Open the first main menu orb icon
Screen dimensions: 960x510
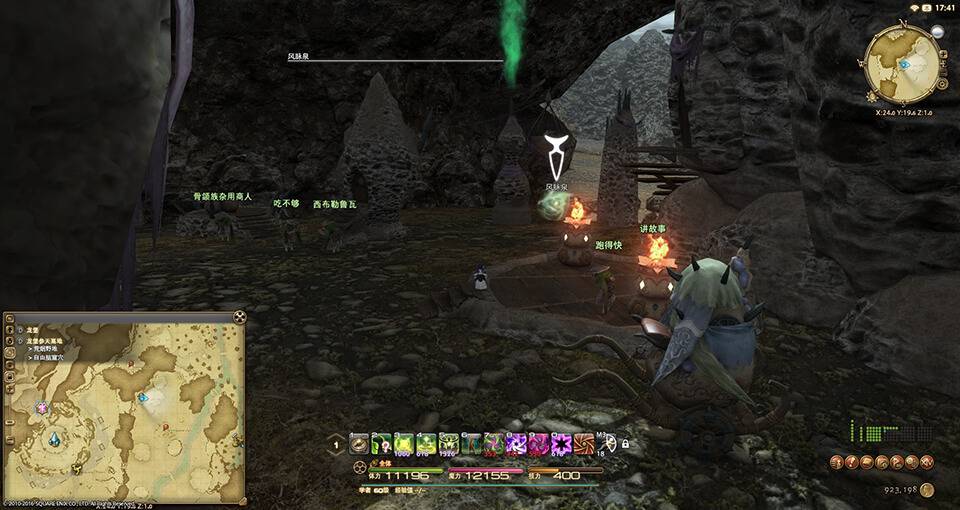pos(836,462)
